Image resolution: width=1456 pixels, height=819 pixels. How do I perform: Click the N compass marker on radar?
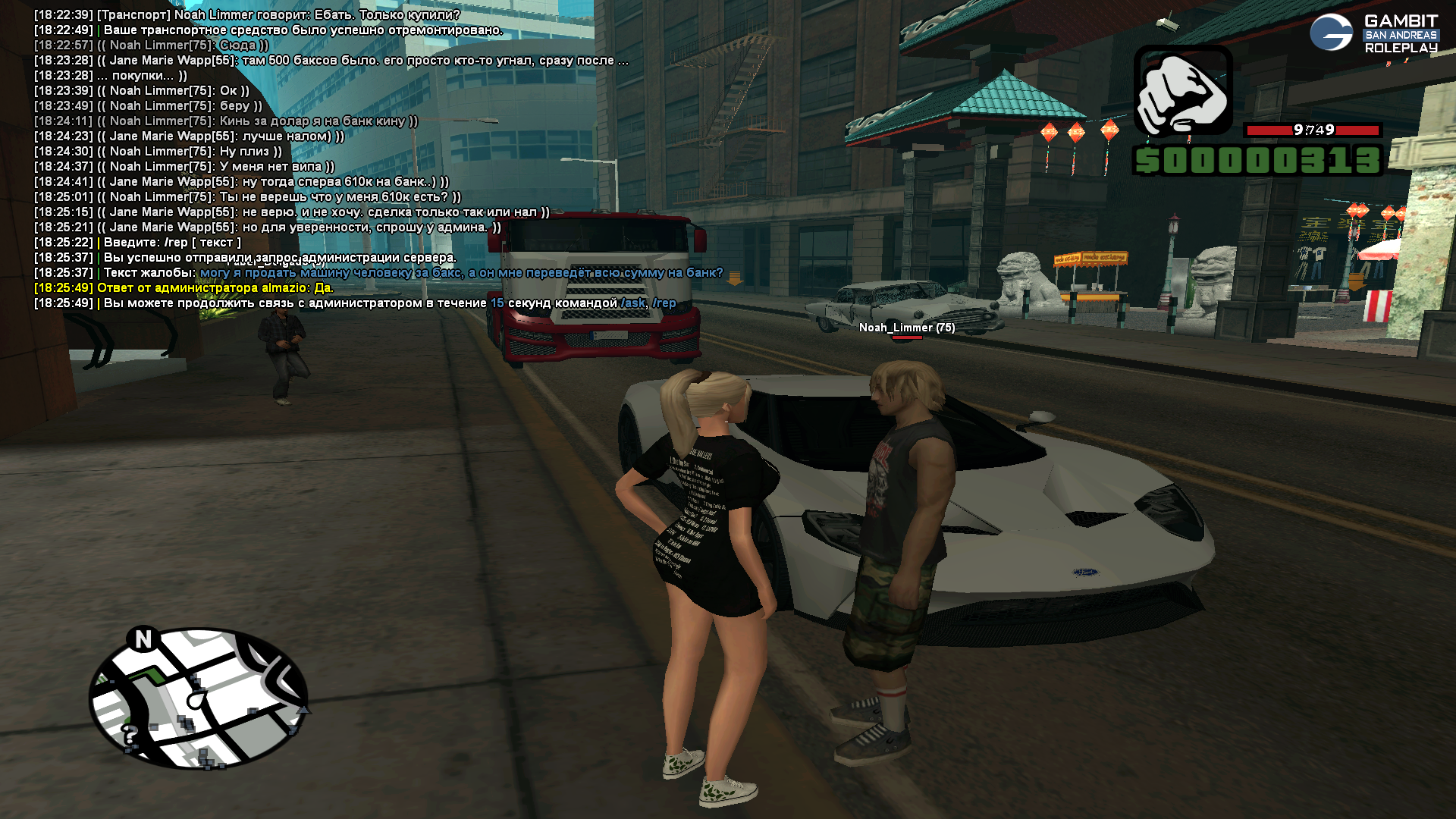143,639
